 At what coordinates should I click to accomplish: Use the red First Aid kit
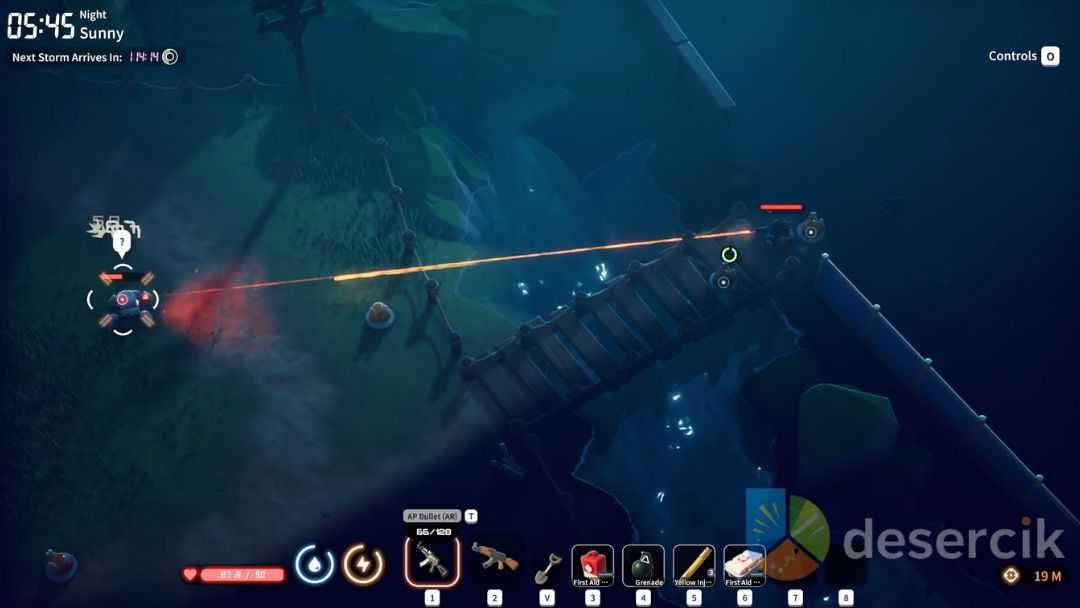[593, 565]
